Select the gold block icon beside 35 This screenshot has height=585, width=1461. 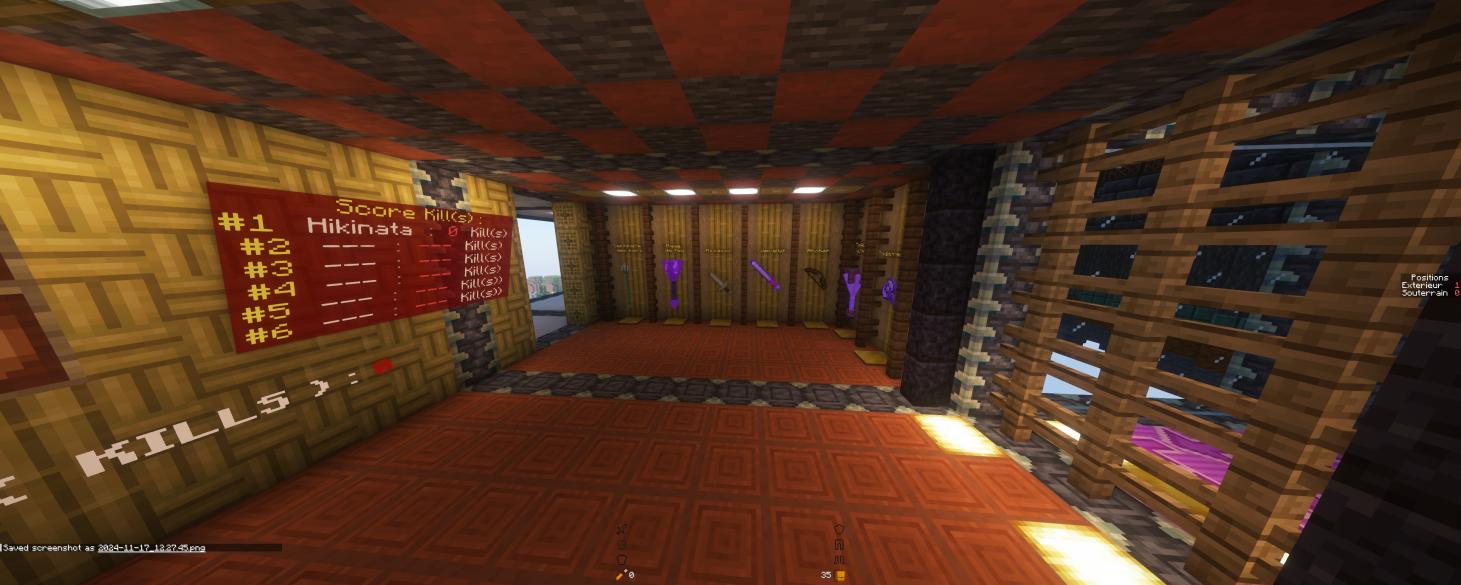(x=841, y=575)
